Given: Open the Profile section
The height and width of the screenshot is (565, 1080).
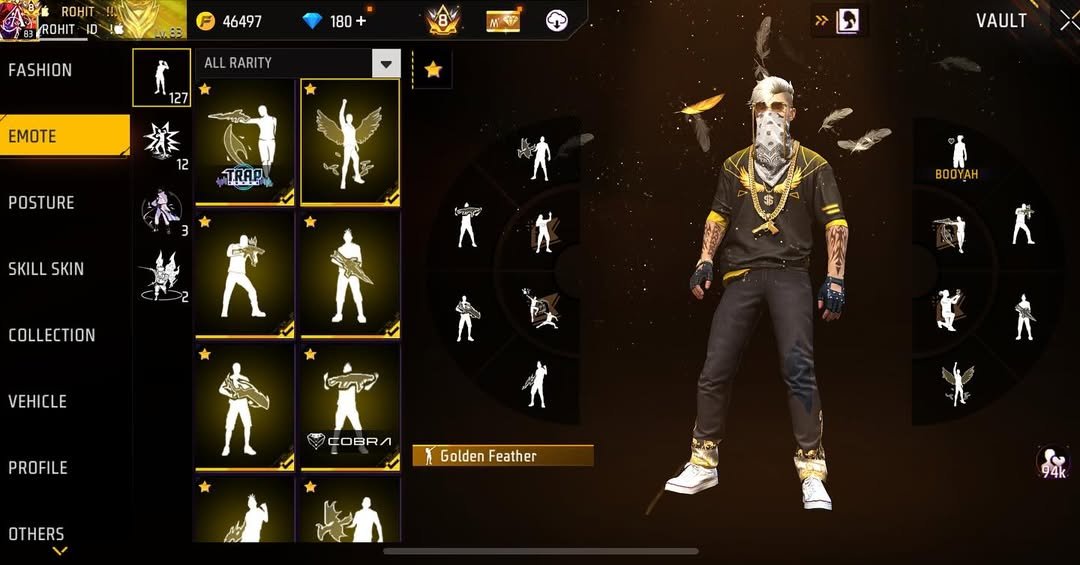Looking at the screenshot, I should (x=38, y=467).
